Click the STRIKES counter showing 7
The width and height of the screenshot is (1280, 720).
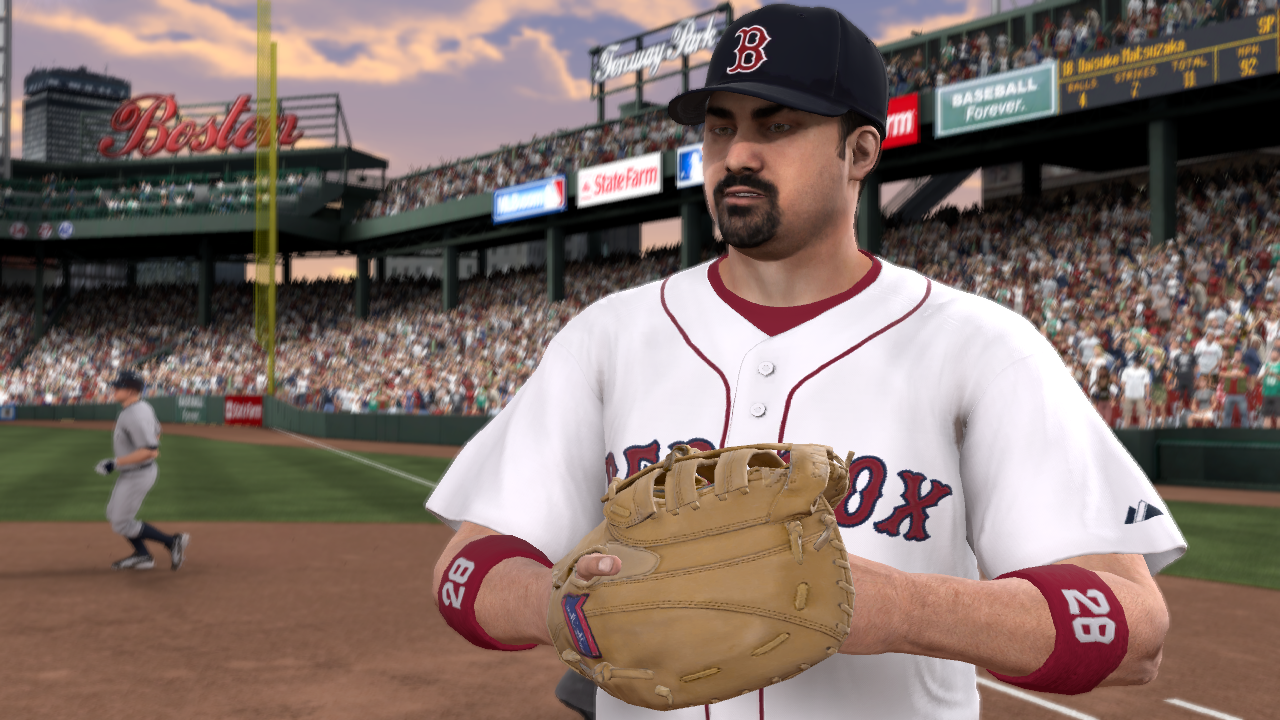(x=1136, y=86)
